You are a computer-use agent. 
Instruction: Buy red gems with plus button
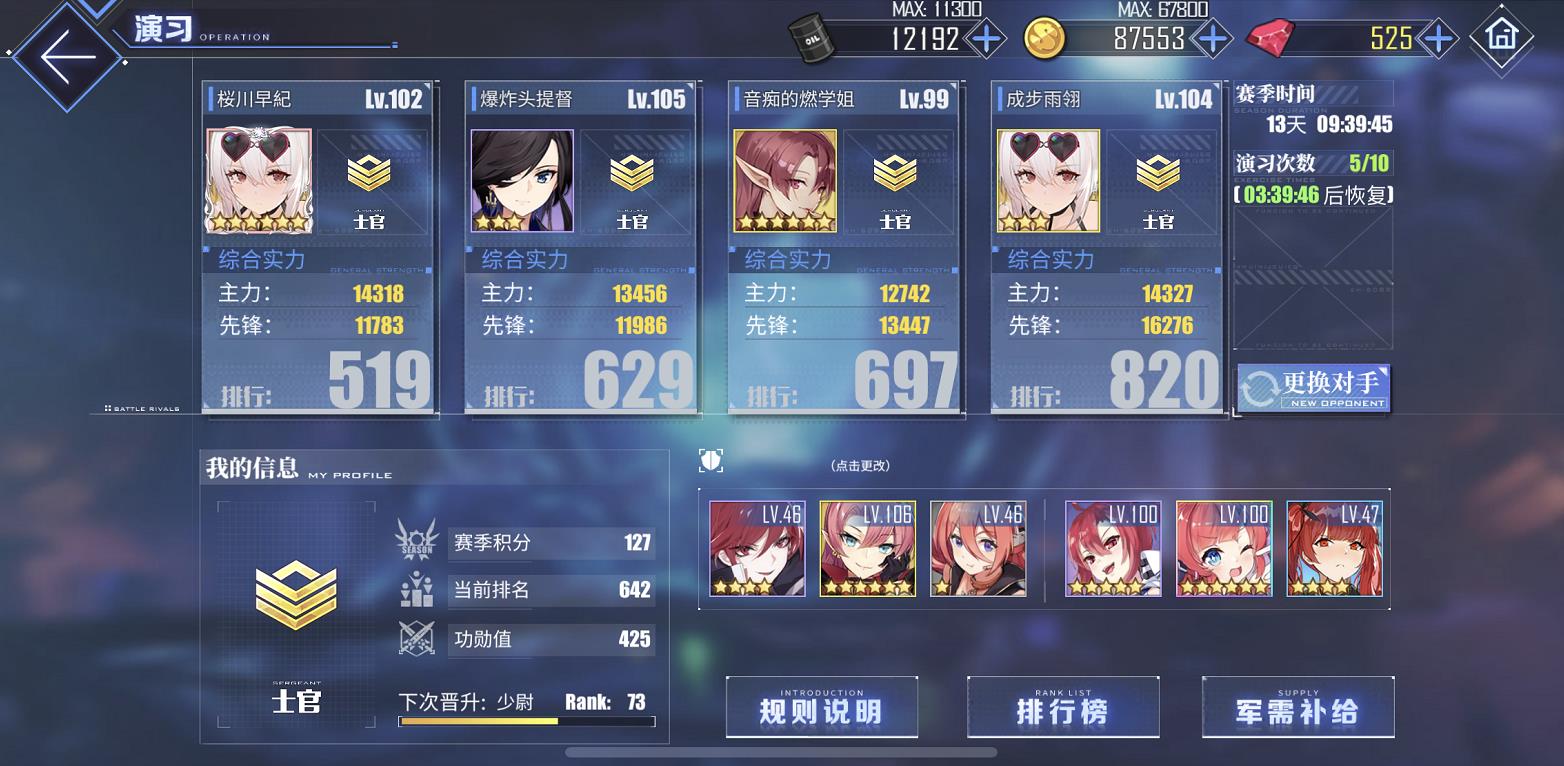point(1437,39)
